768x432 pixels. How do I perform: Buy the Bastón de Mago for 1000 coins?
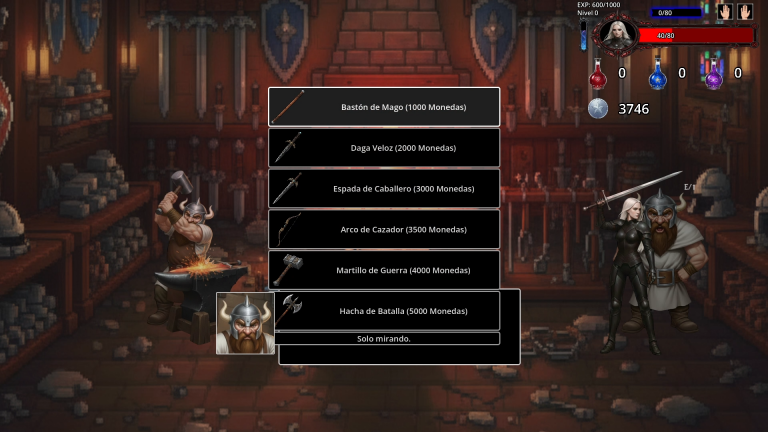coord(384,107)
